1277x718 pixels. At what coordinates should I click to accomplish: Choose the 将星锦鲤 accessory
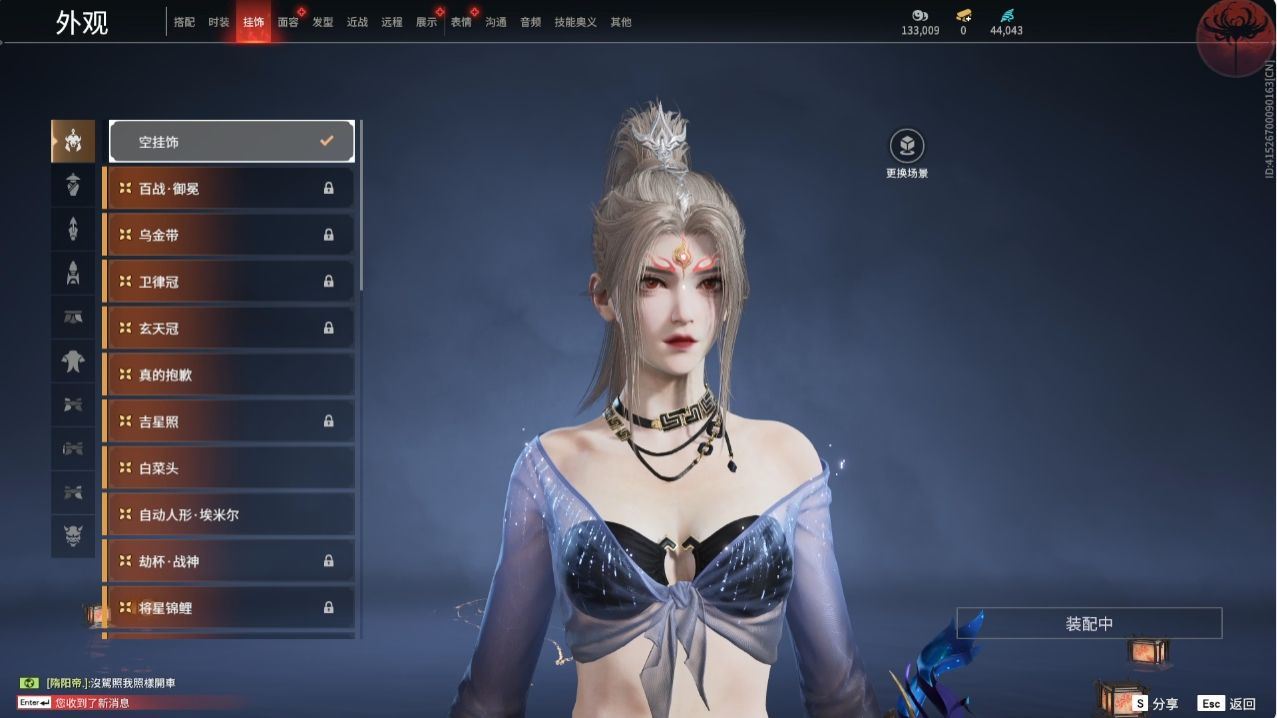point(229,608)
